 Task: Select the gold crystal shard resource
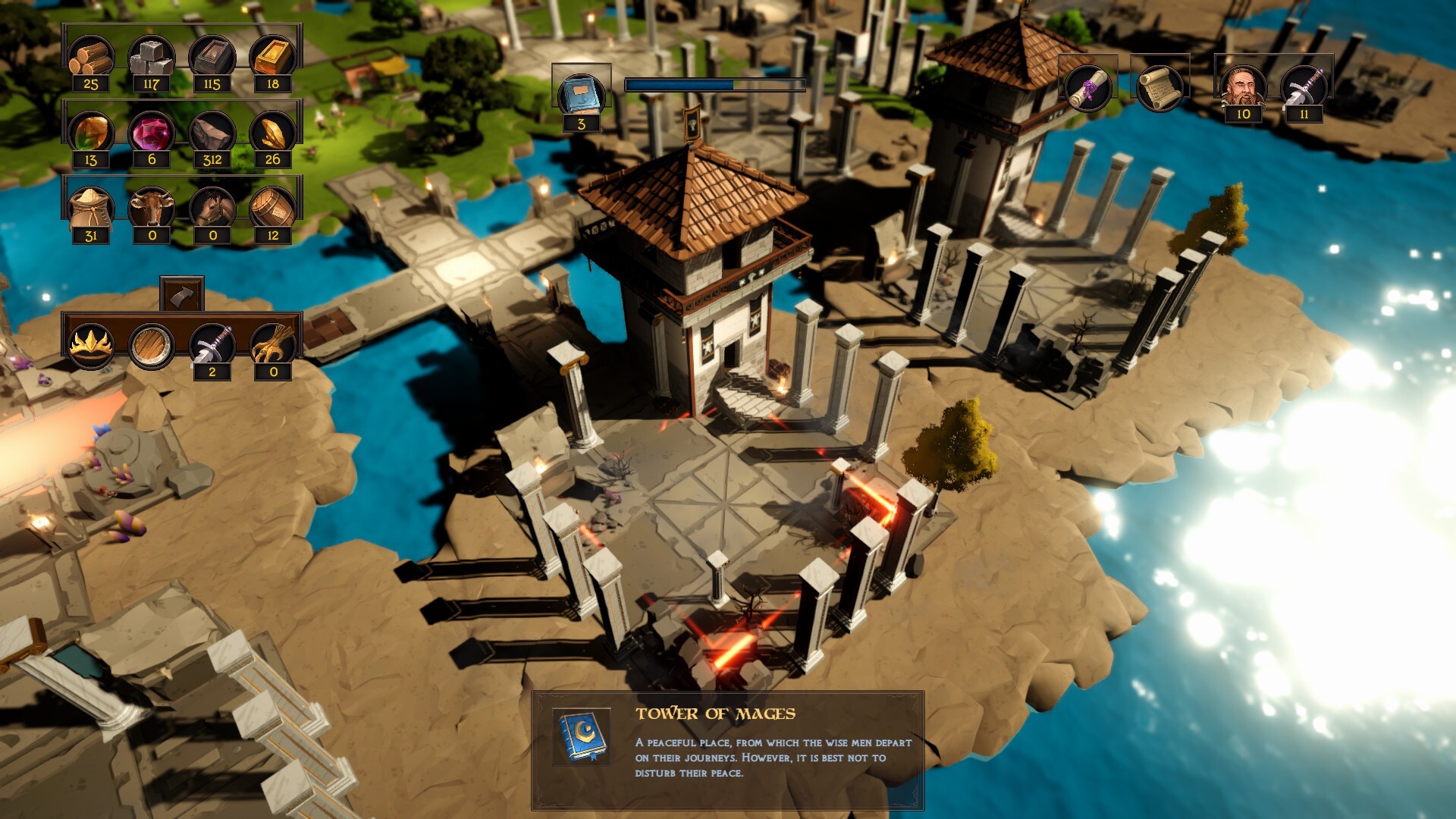[272, 133]
